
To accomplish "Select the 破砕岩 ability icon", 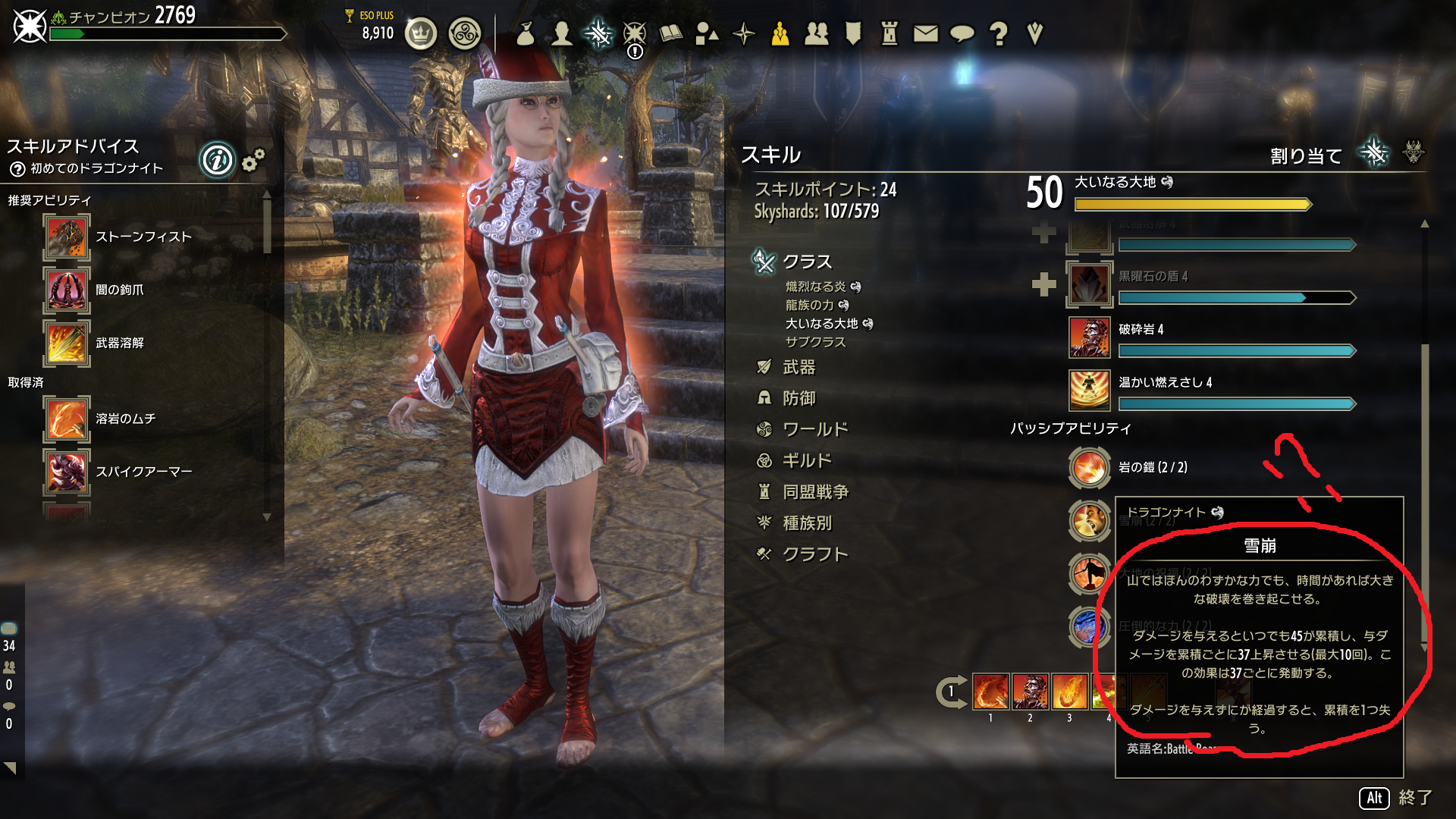I will (1089, 337).
